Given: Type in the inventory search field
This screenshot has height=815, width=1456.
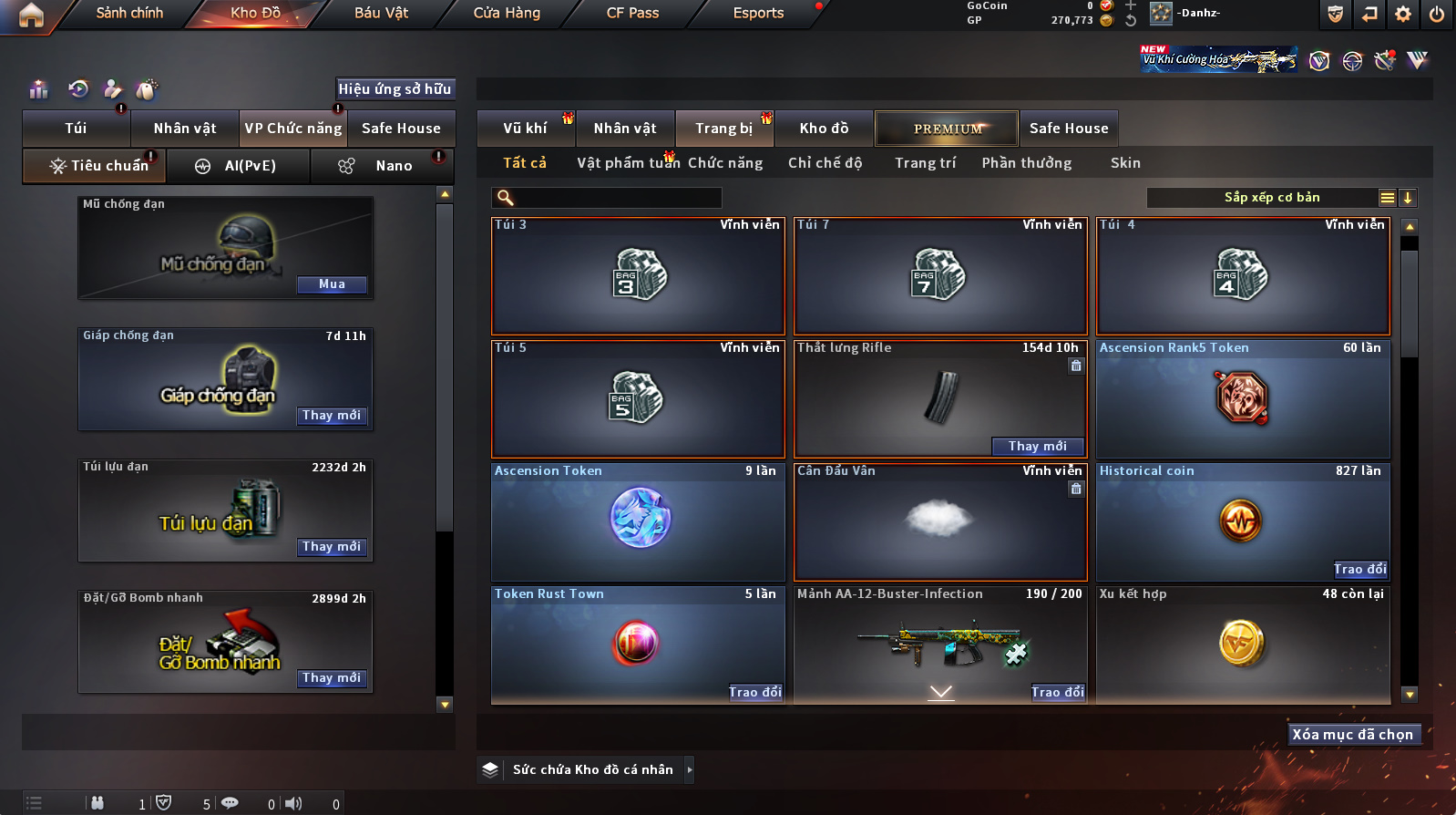Looking at the screenshot, I should pos(617,198).
